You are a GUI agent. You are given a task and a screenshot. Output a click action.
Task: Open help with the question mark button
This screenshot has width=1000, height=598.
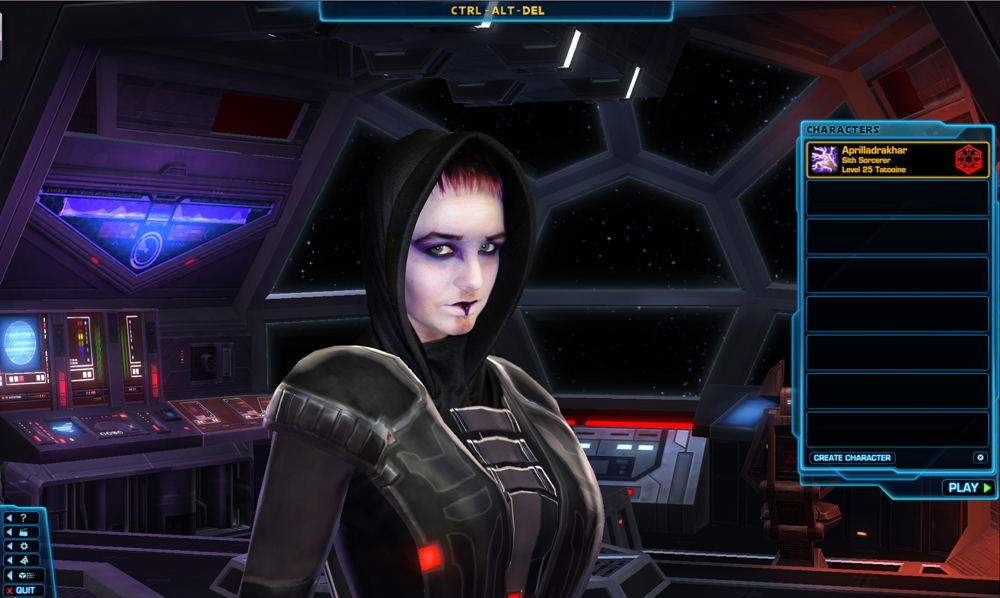[x=22, y=518]
